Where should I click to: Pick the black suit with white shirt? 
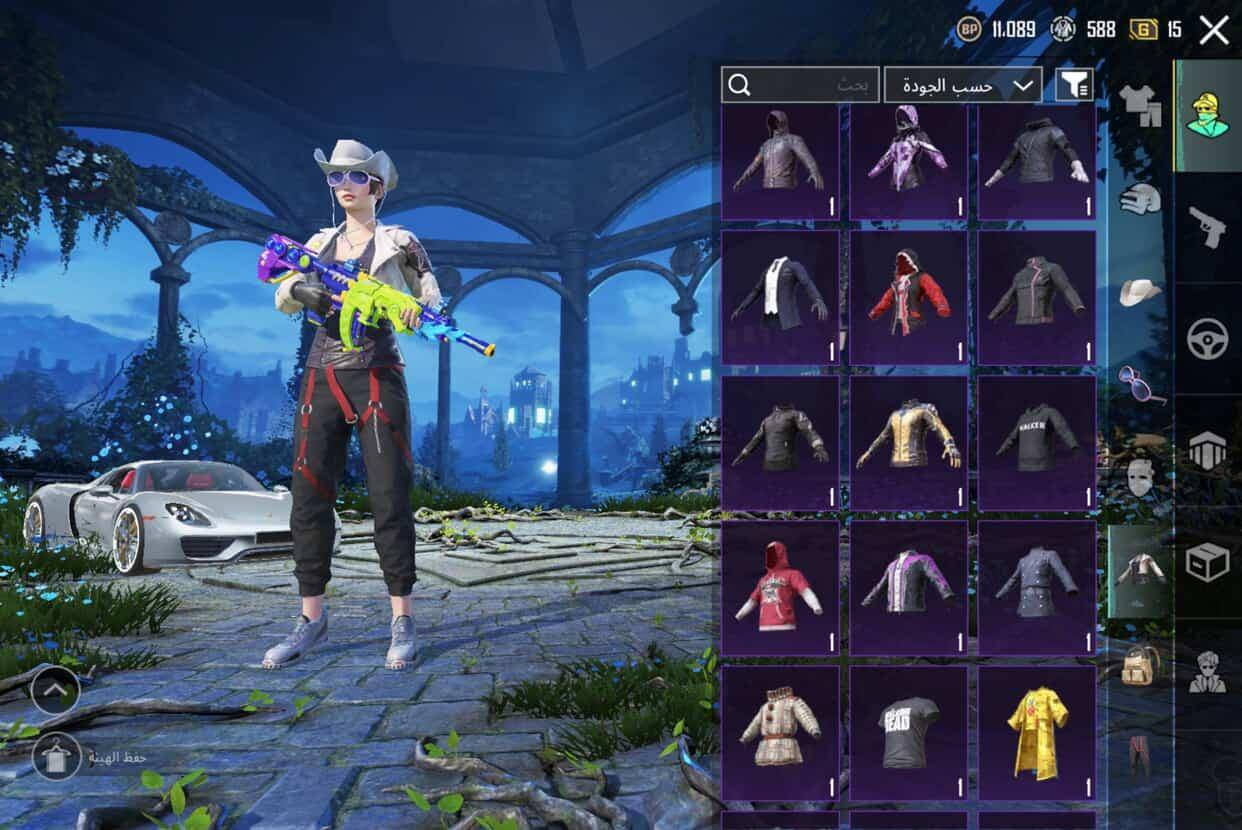(x=780, y=297)
